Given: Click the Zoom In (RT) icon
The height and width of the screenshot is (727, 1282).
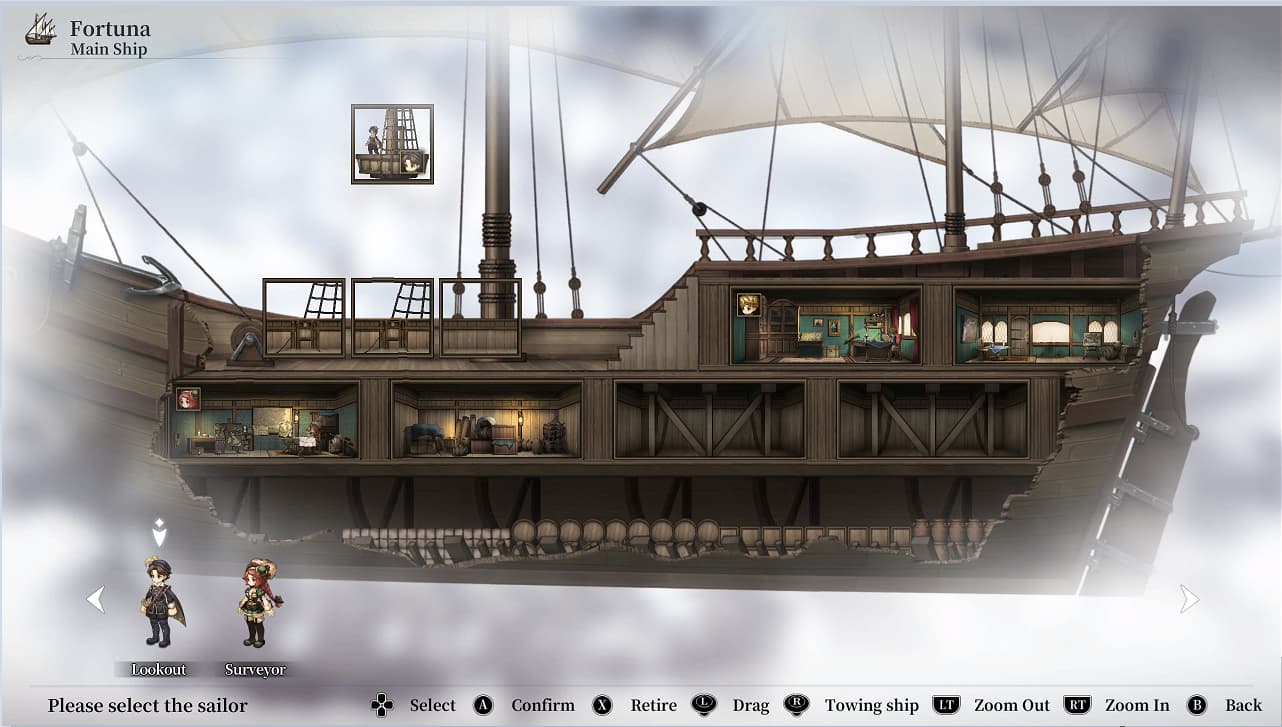Looking at the screenshot, I should (1076, 705).
